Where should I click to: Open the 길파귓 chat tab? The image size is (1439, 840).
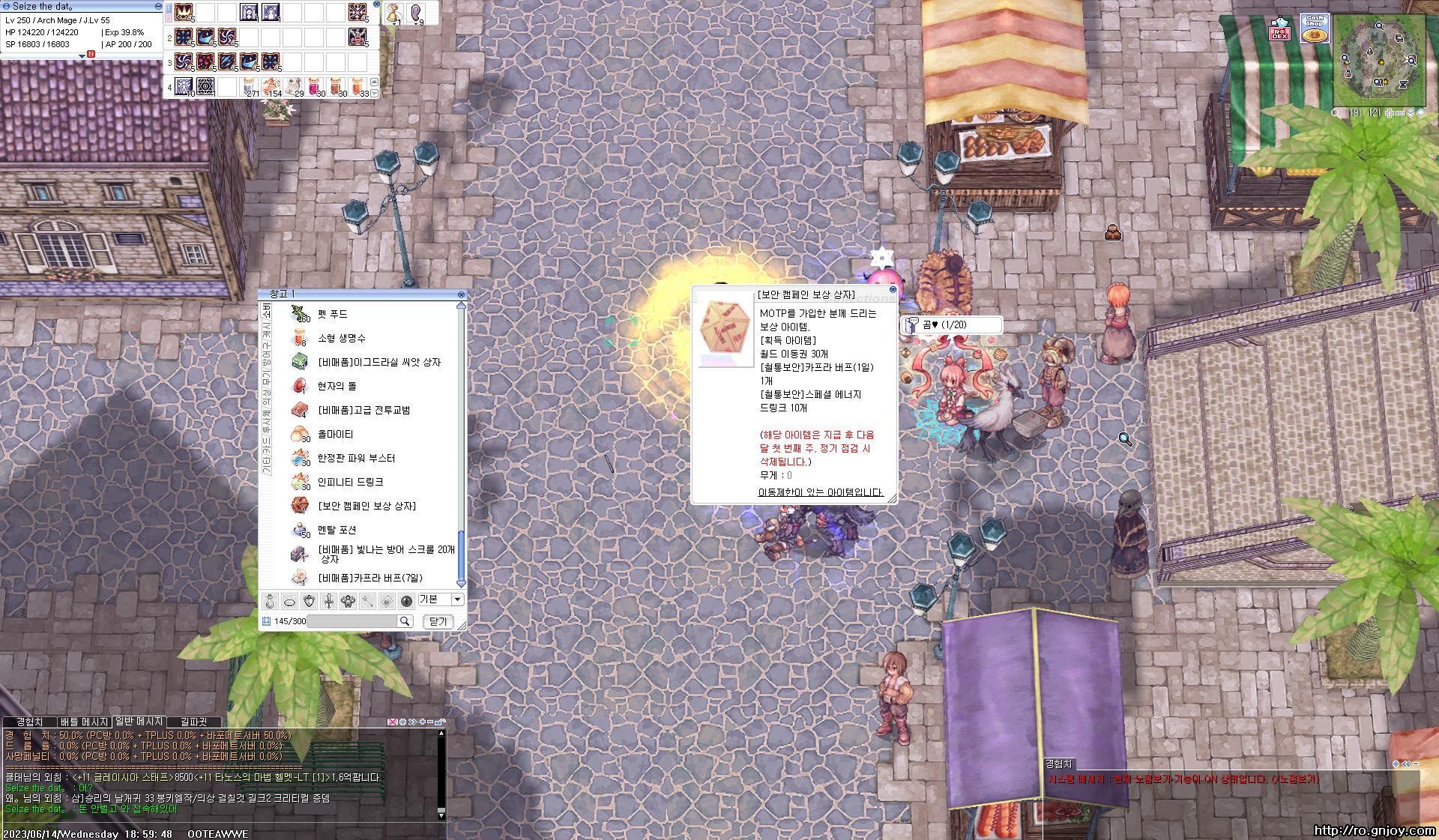pos(193,722)
